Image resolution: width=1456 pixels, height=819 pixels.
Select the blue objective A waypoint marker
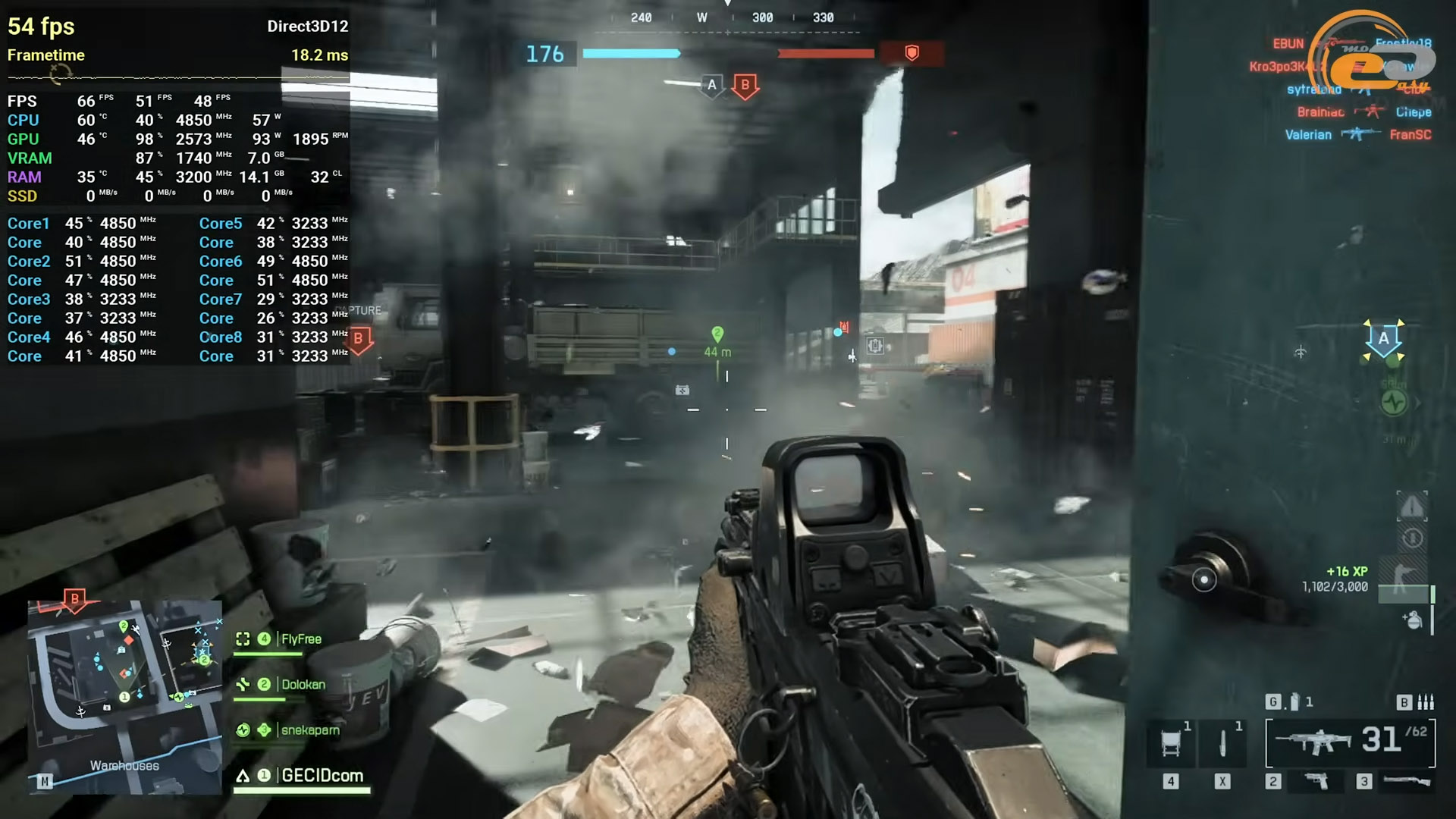(1384, 340)
